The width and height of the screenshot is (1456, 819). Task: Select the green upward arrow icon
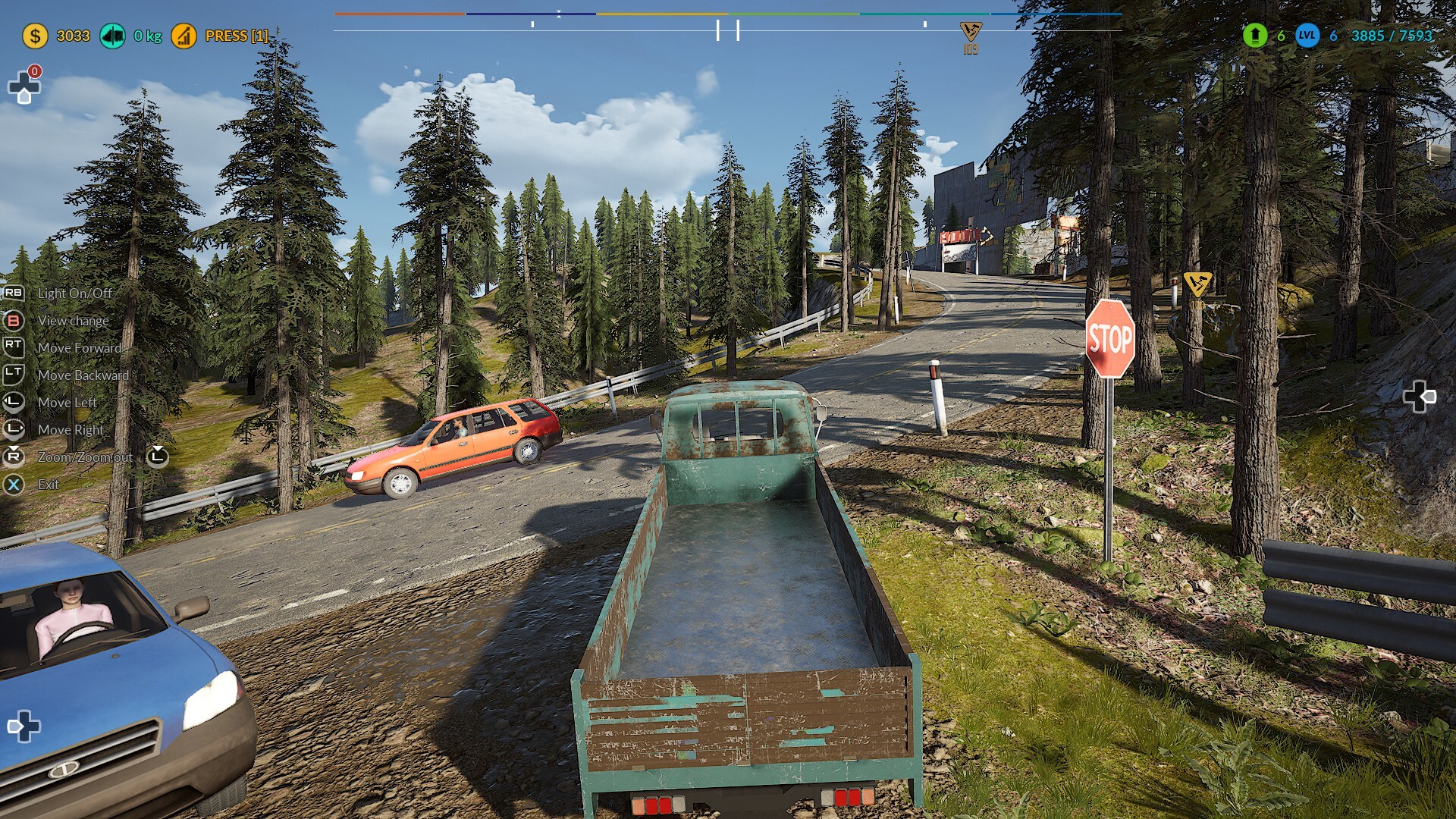click(x=1255, y=35)
